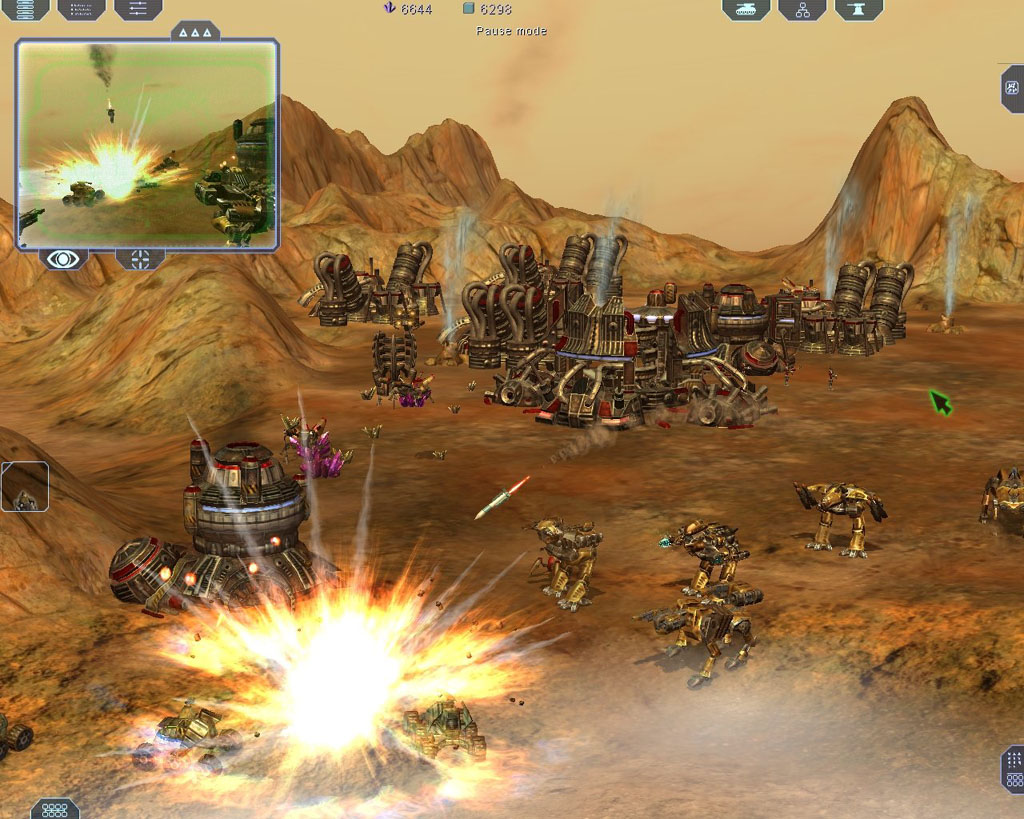Open the grid button at the bottom left
1024x819 pixels.
pyautogui.click(x=54, y=808)
